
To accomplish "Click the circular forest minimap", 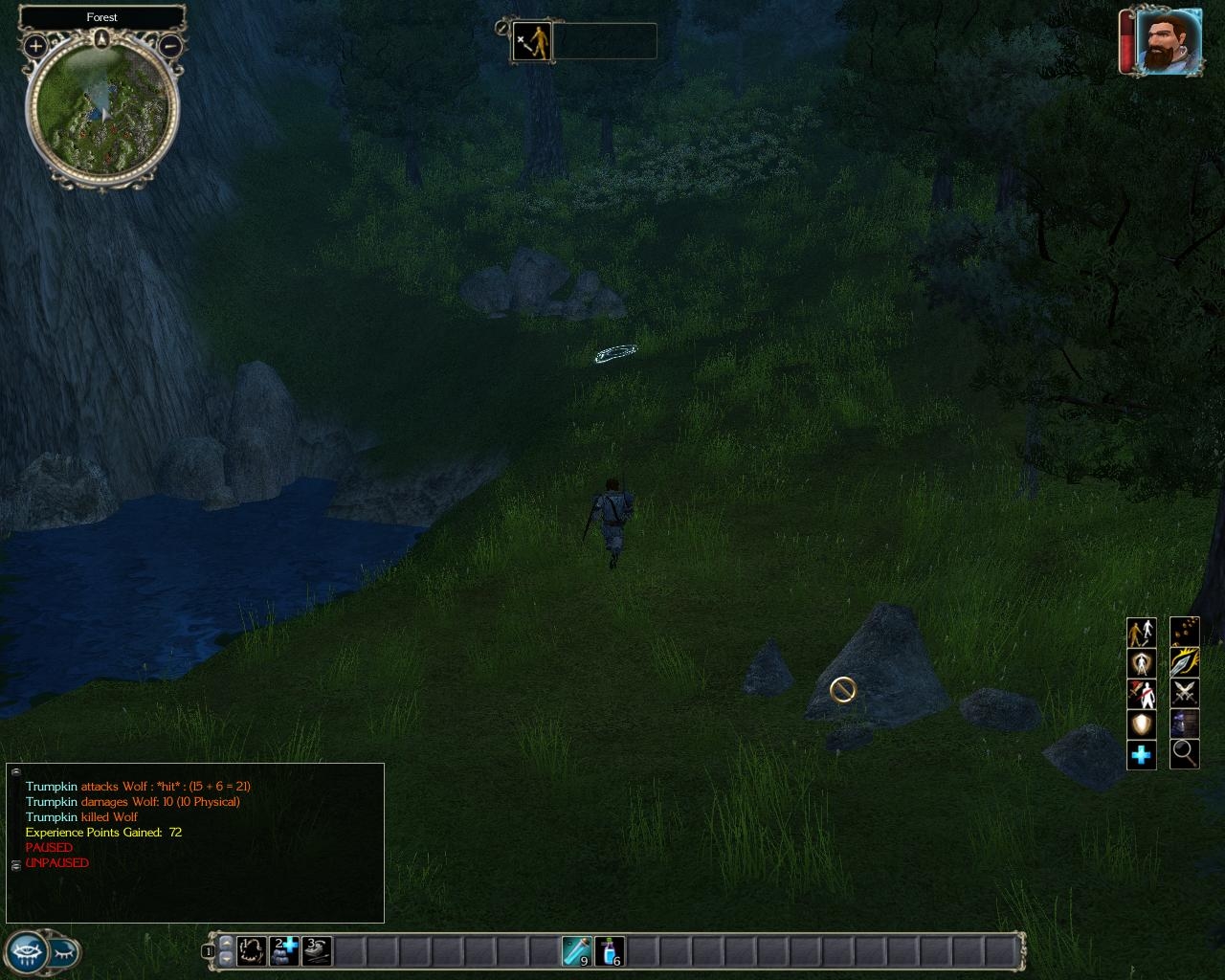I will 101,111.
